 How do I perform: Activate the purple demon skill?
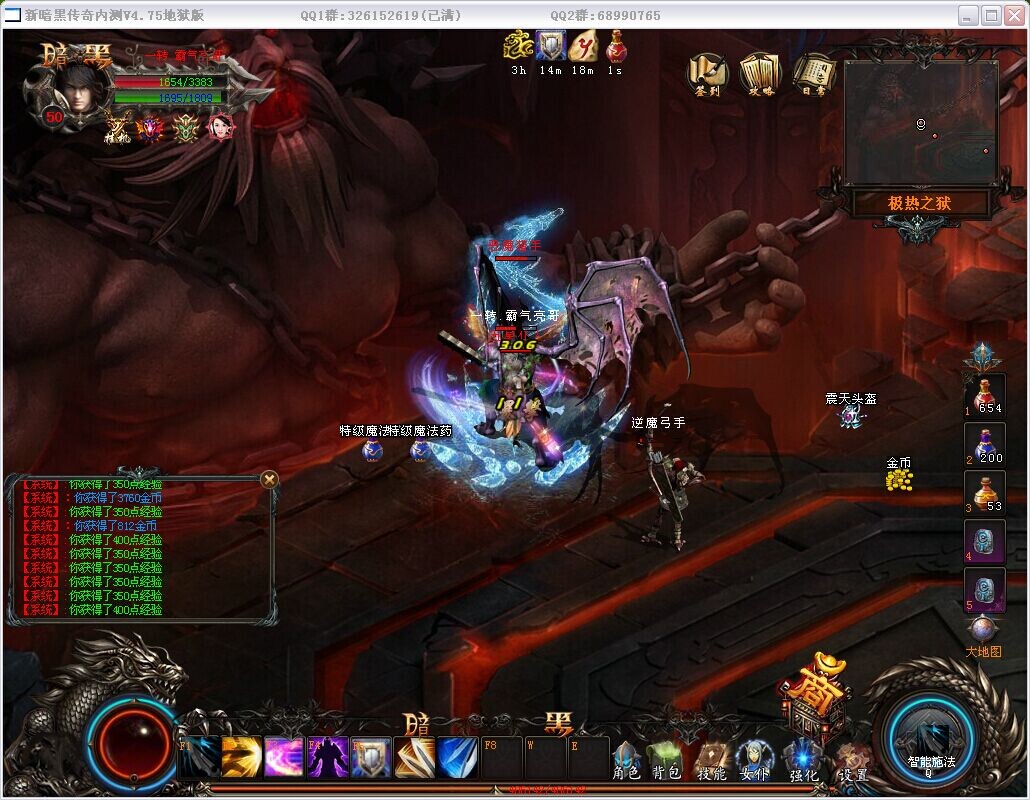point(327,758)
